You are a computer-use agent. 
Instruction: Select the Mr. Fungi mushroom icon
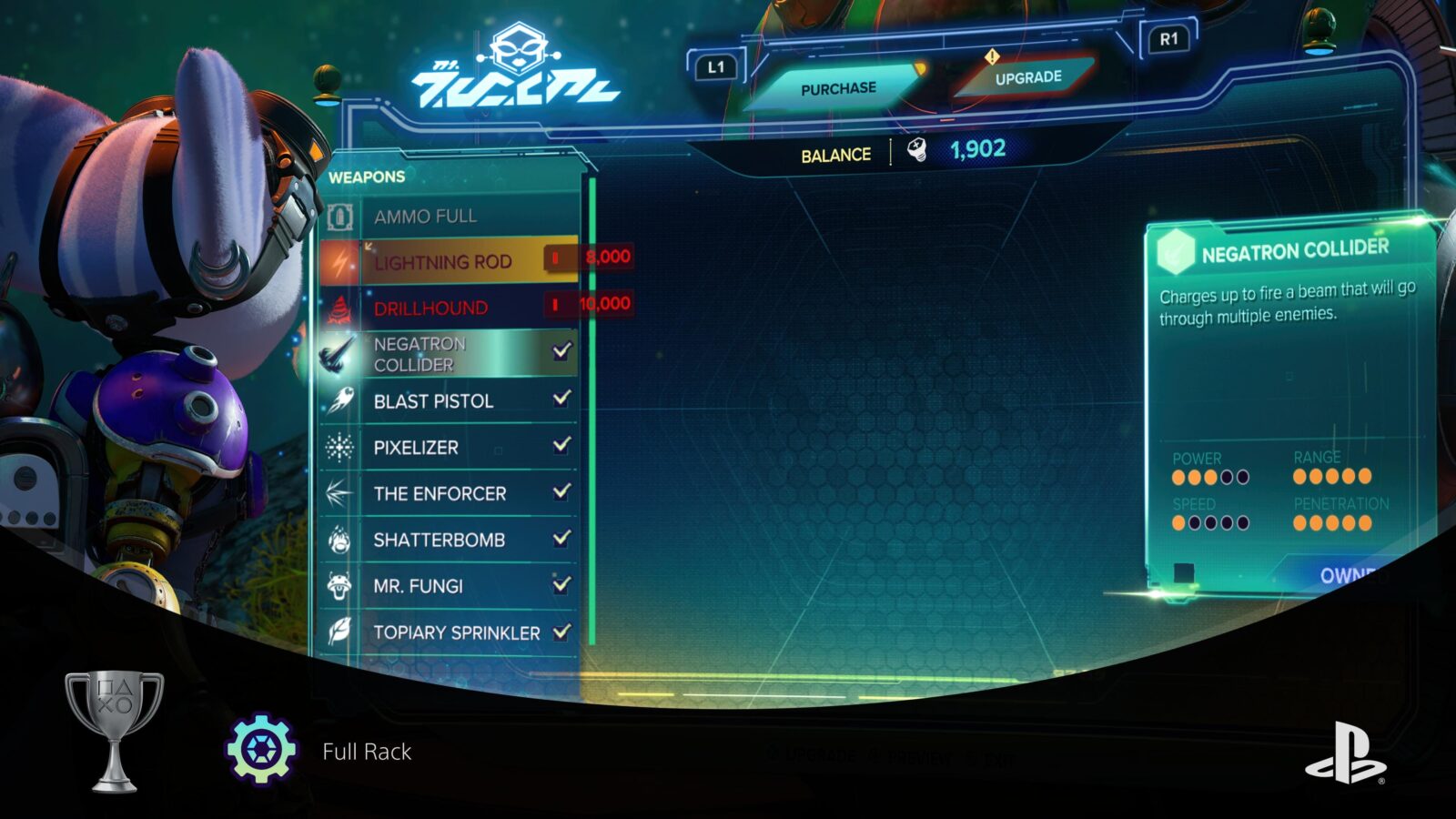coord(339,586)
